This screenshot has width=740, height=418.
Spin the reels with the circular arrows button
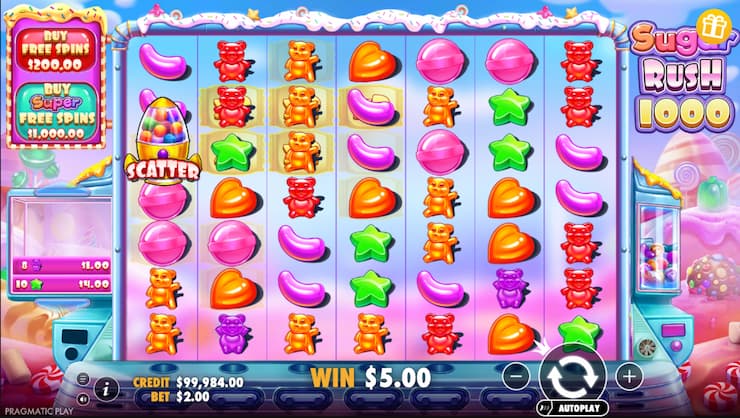(572, 378)
